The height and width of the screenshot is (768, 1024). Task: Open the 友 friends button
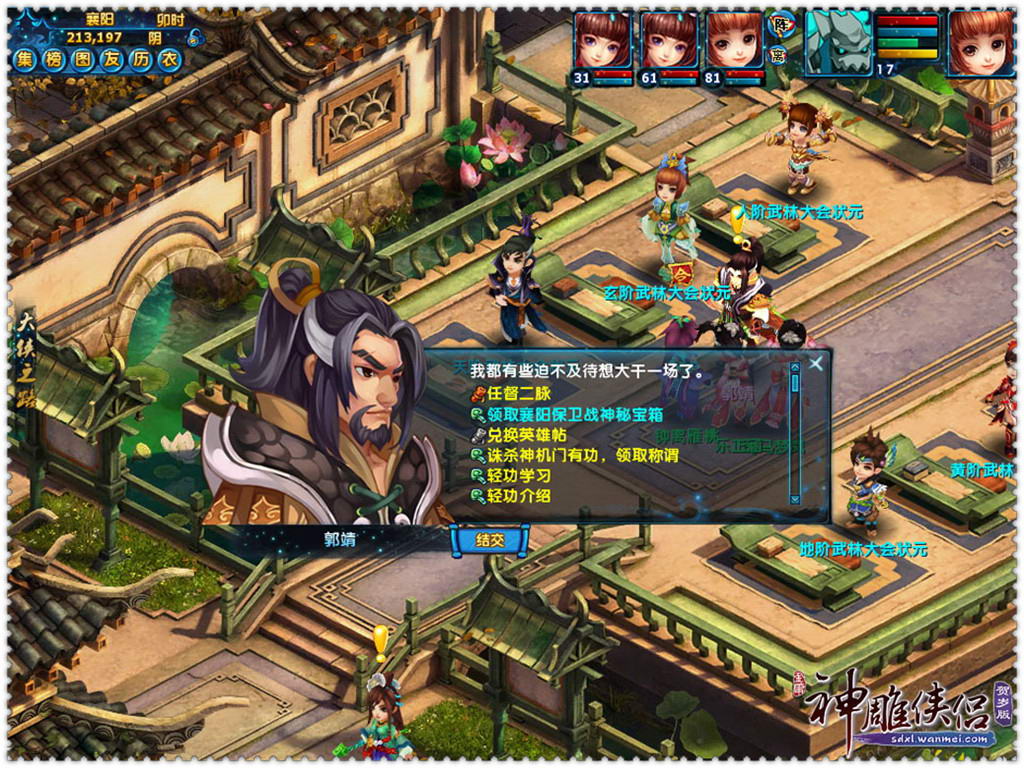coord(113,59)
